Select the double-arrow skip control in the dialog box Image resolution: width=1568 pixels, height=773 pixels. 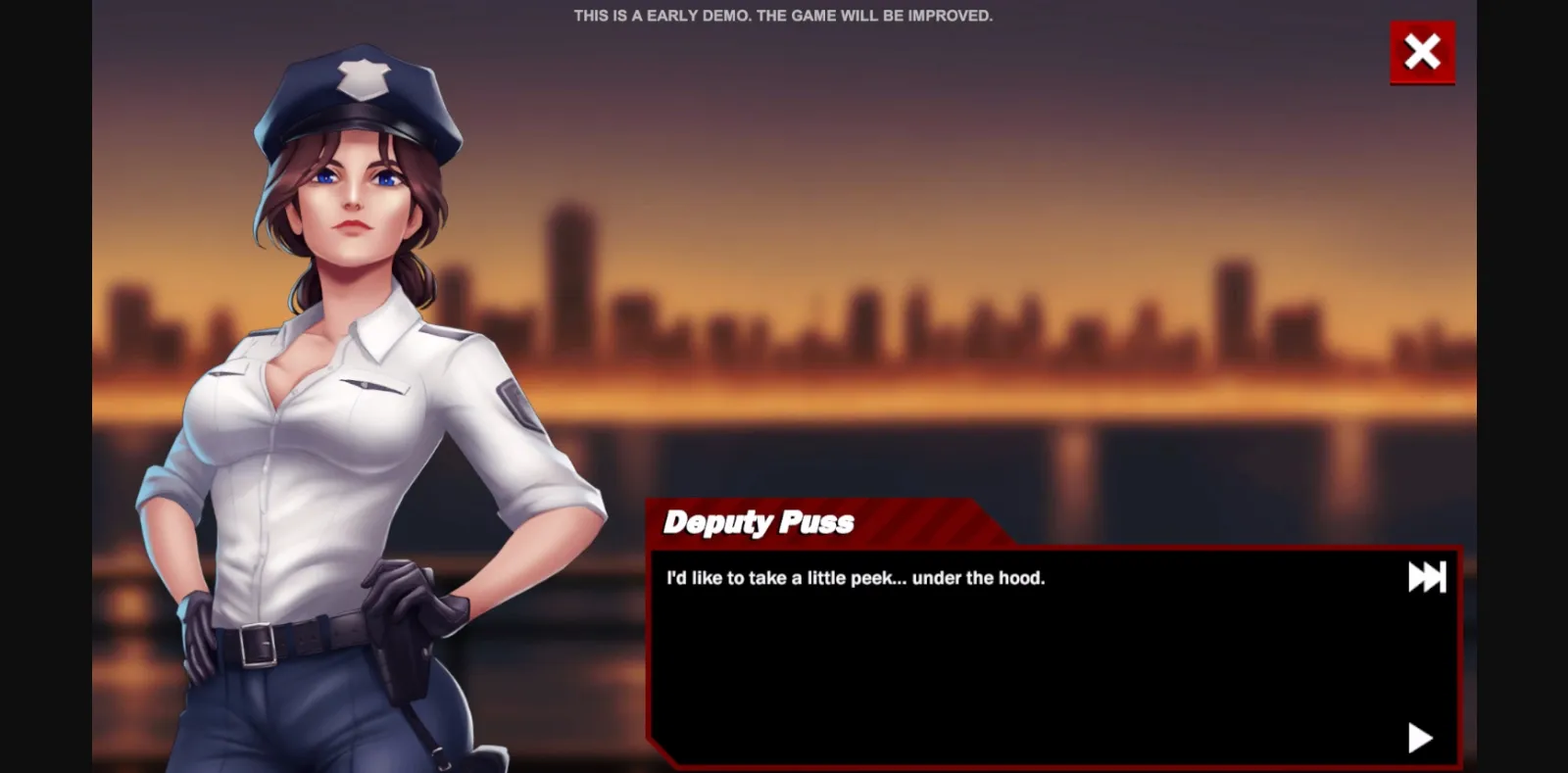click(x=1429, y=577)
